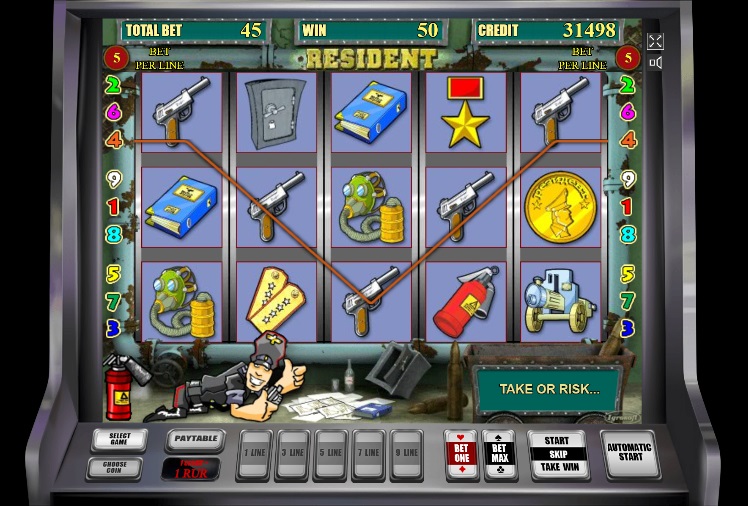Image resolution: width=748 pixels, height=506 pixels.
Task: Click the Start / Take Win button
Action: (557, 454)
